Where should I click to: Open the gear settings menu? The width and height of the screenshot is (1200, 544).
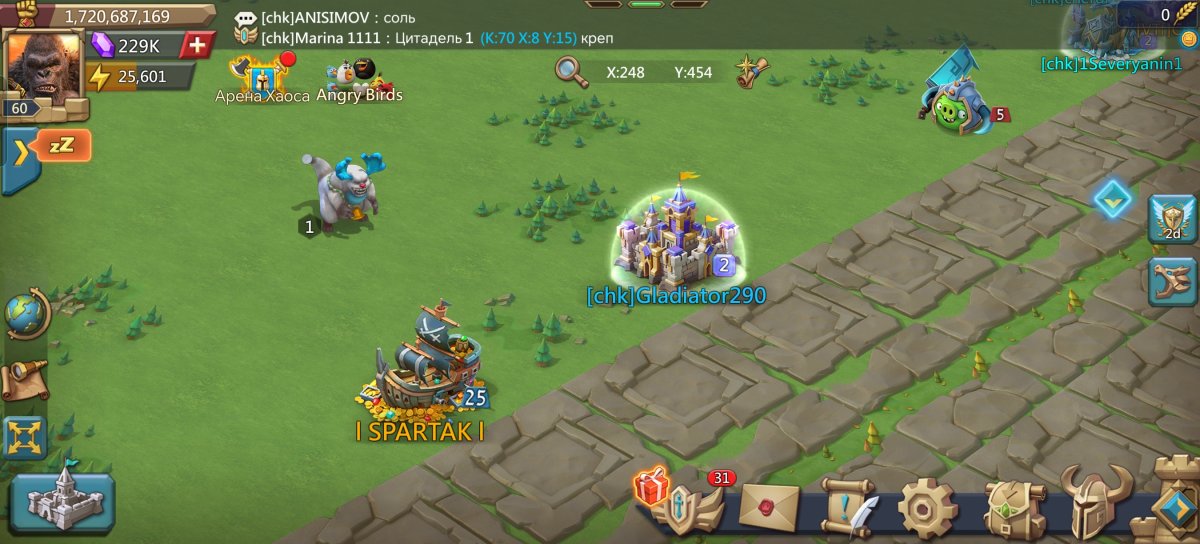click(927, 508)
